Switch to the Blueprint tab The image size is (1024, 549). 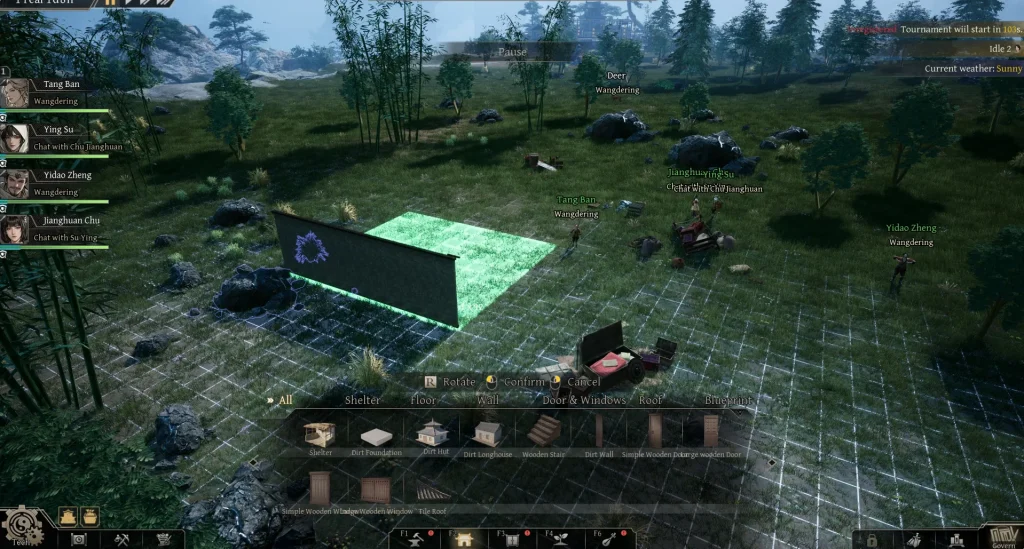[x=728, y=400]
